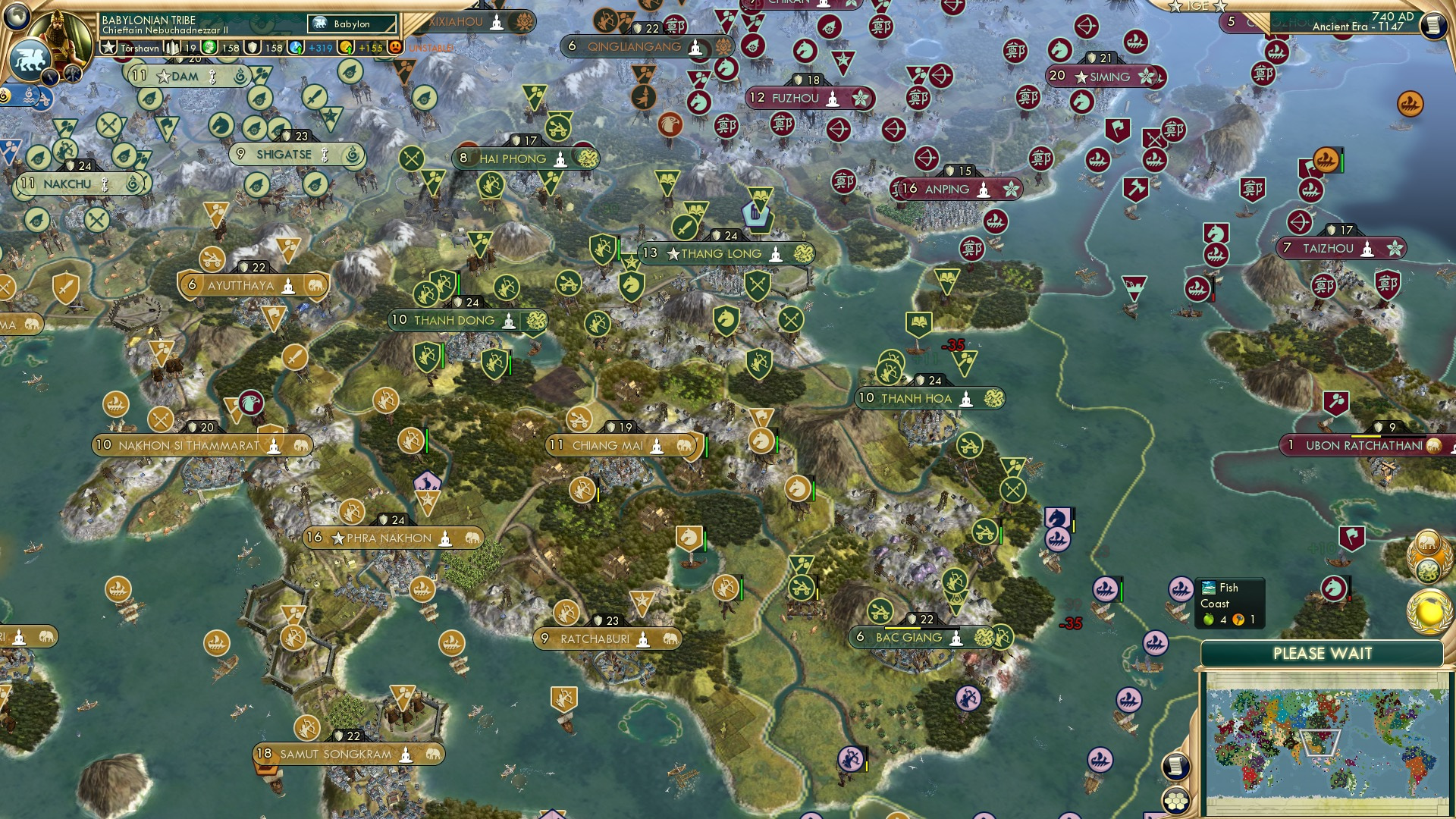The width and height of the screenshot is (1456, 819).
Task: Click the UNSTABLE! empire status warning text
Action: coord(432,47)
